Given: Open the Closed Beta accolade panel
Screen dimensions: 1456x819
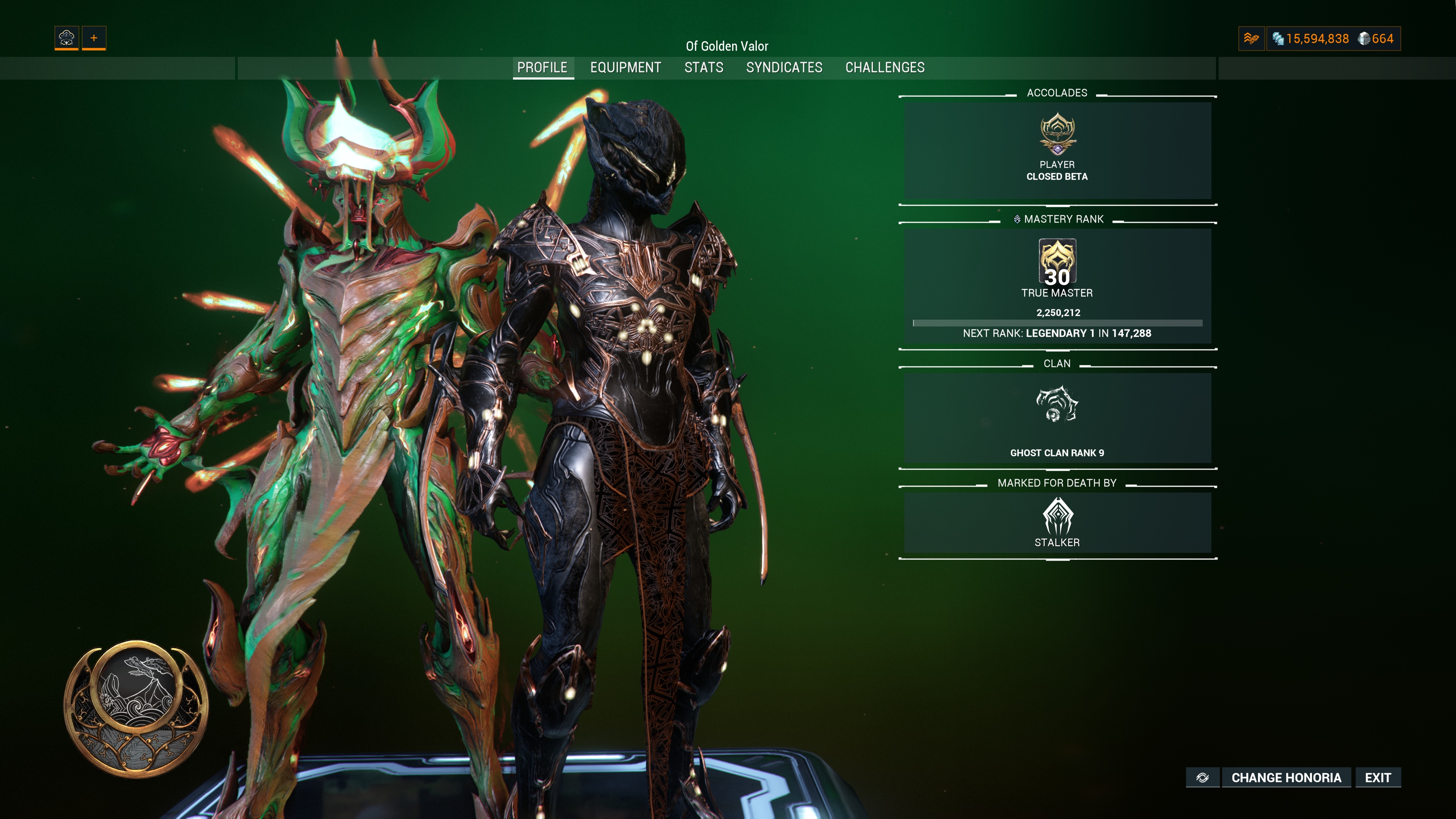Looking at the screenshot, I should (1057, 150).
